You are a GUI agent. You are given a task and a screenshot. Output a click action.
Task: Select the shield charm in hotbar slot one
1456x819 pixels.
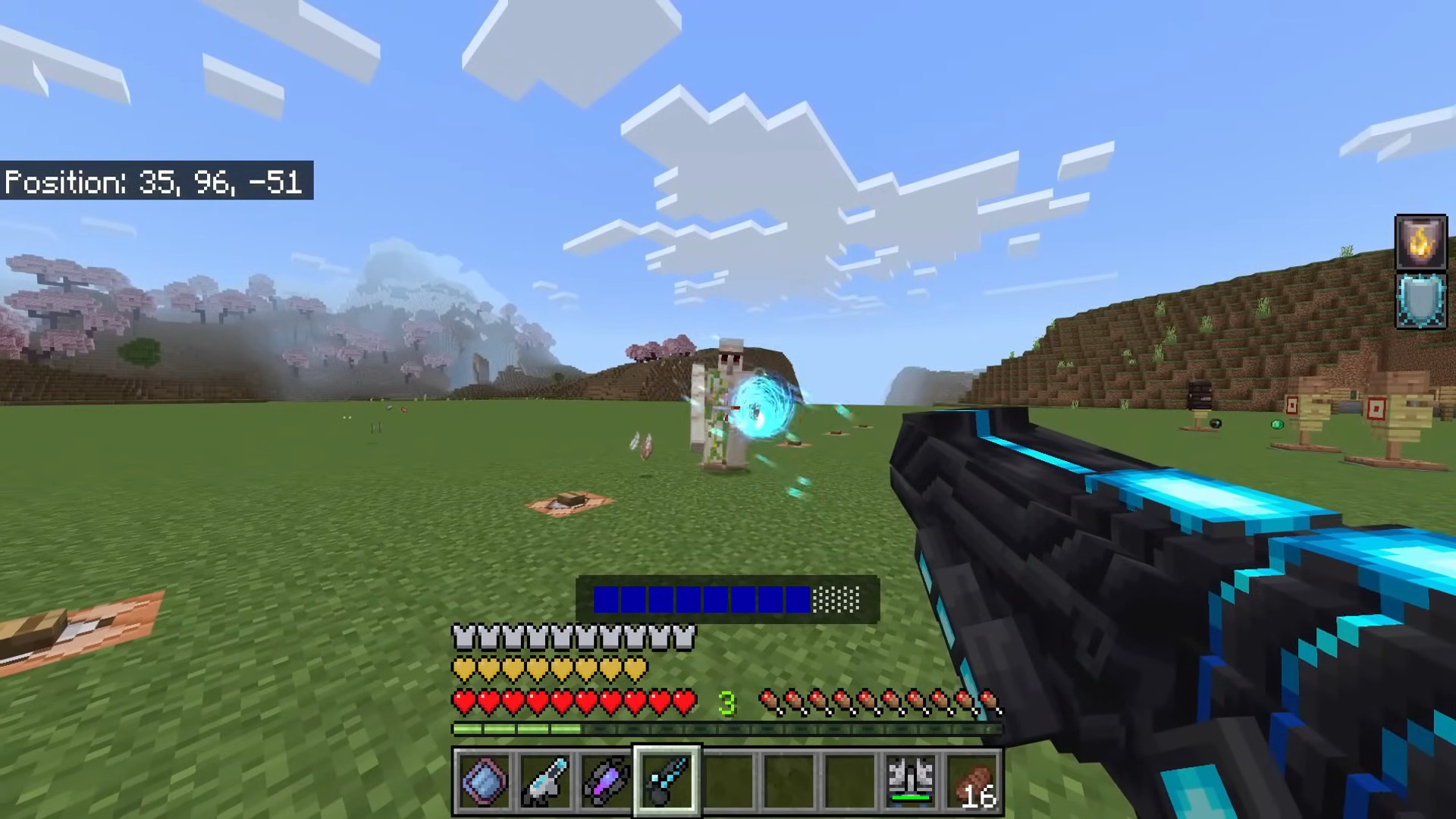tap(485, 782)
